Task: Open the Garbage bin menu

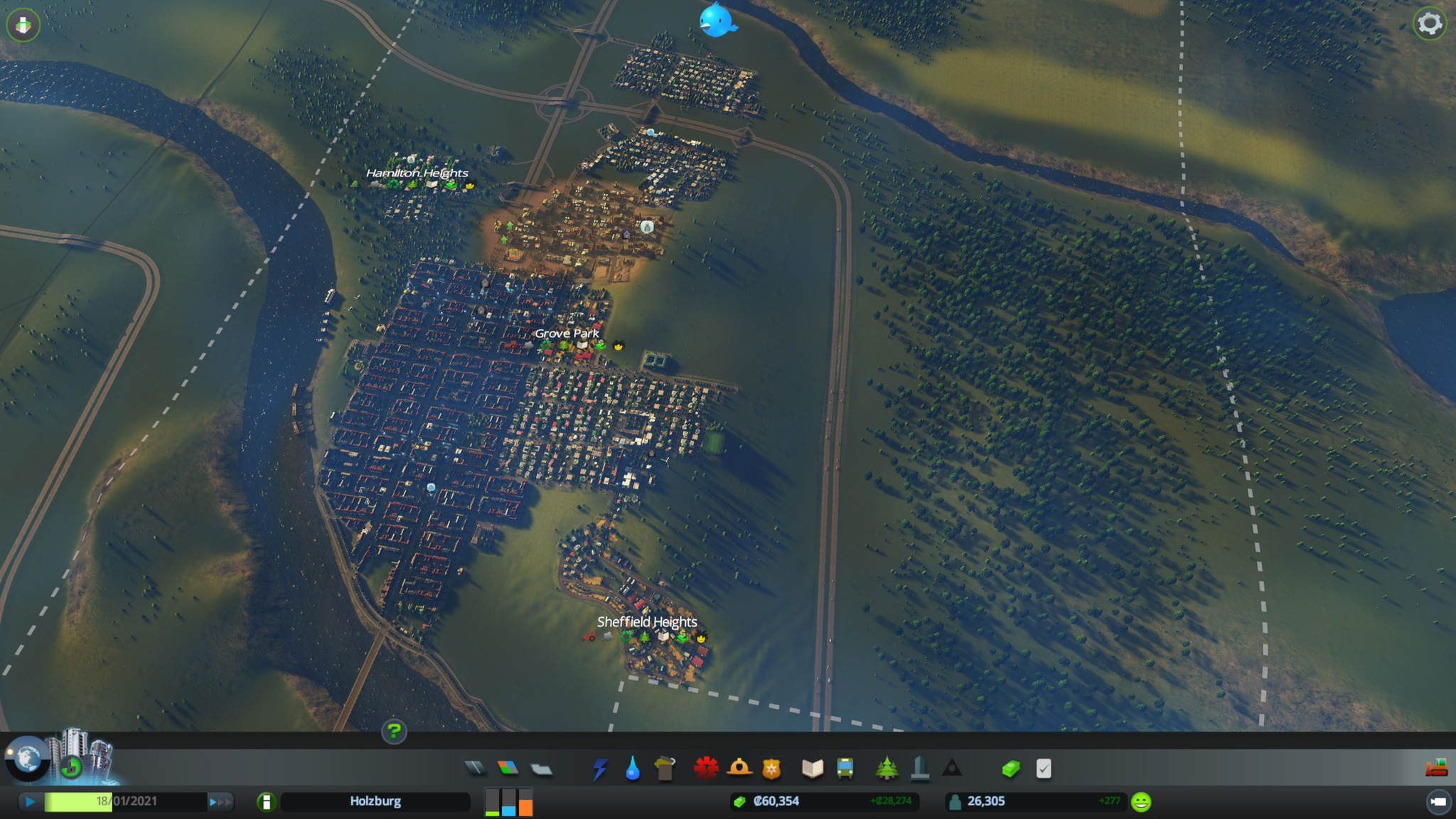Action: coord(665,769)
